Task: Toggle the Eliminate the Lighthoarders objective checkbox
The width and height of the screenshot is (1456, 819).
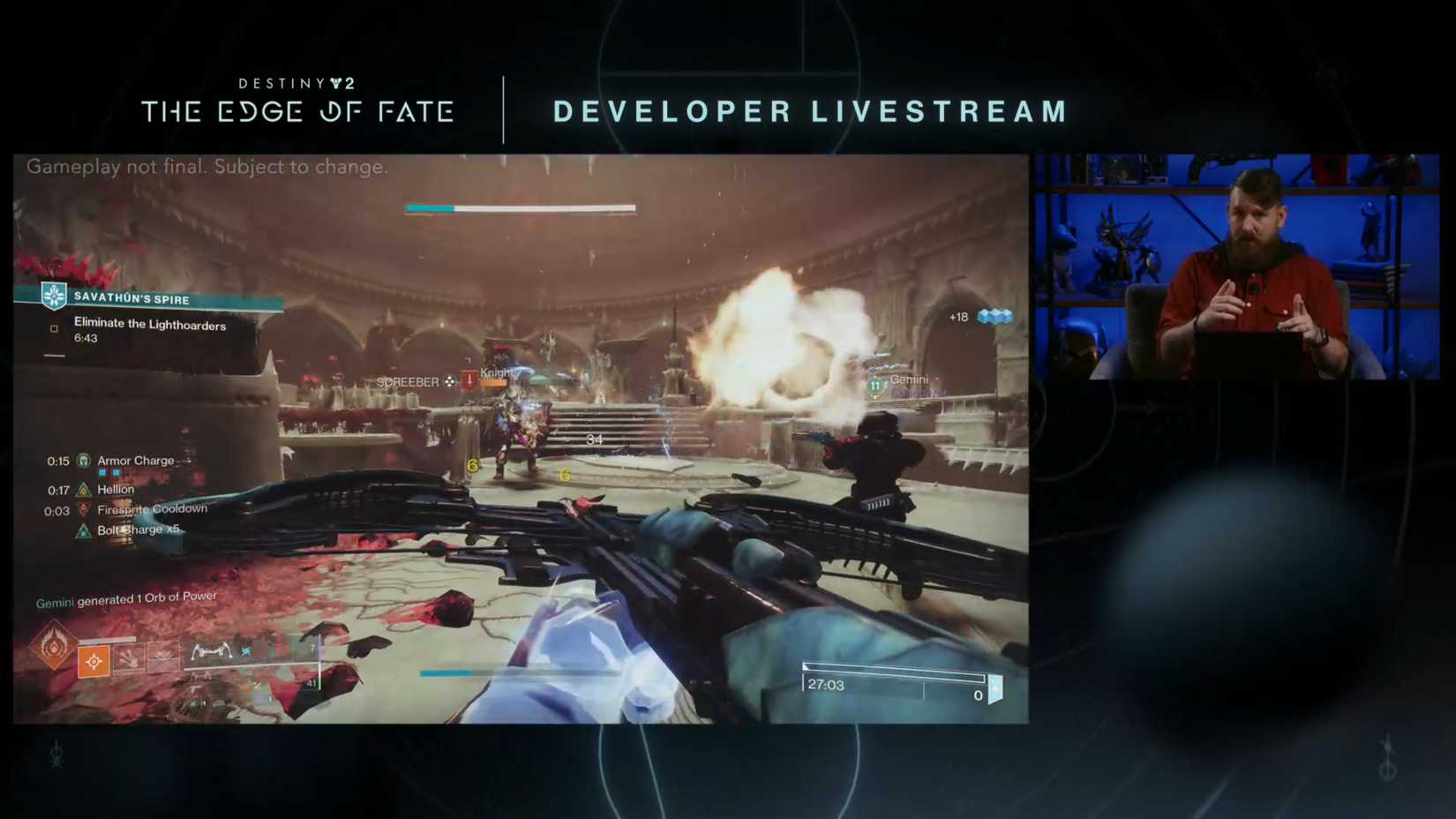Action: click(x=54, y=327)
